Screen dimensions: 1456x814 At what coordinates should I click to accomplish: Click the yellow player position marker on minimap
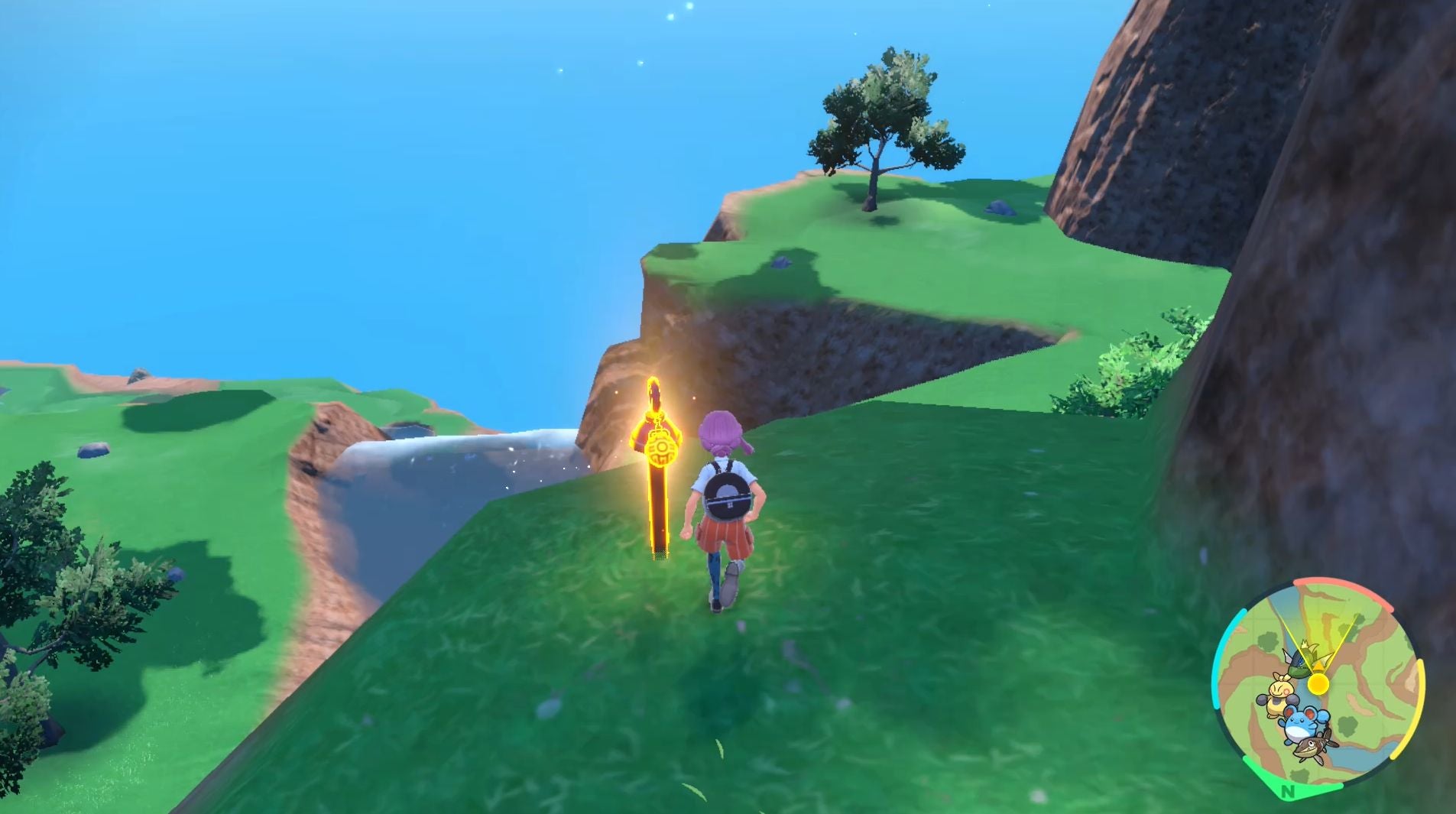1318,684
